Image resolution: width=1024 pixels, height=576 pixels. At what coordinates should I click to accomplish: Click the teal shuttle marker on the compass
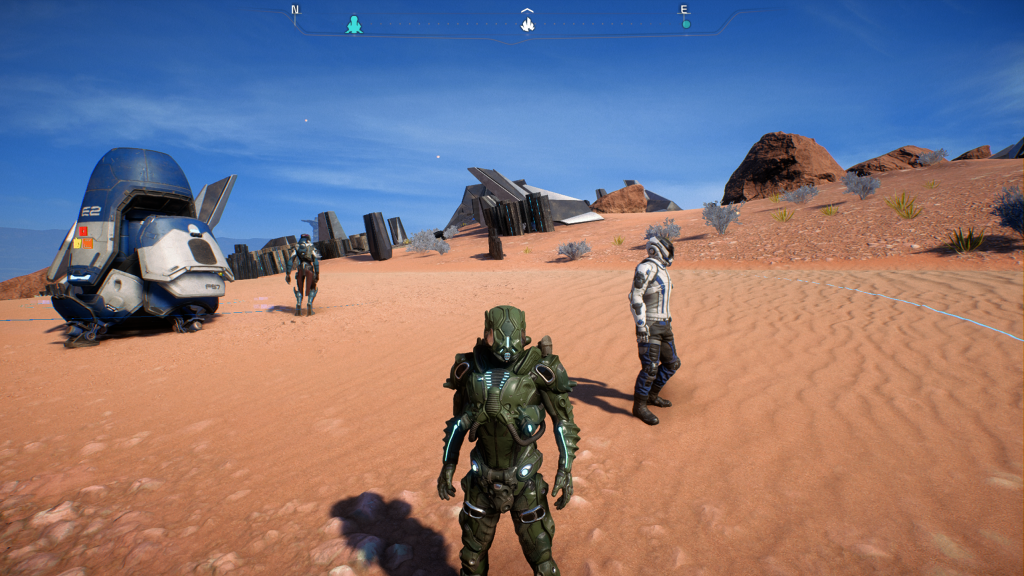[354, 24]
